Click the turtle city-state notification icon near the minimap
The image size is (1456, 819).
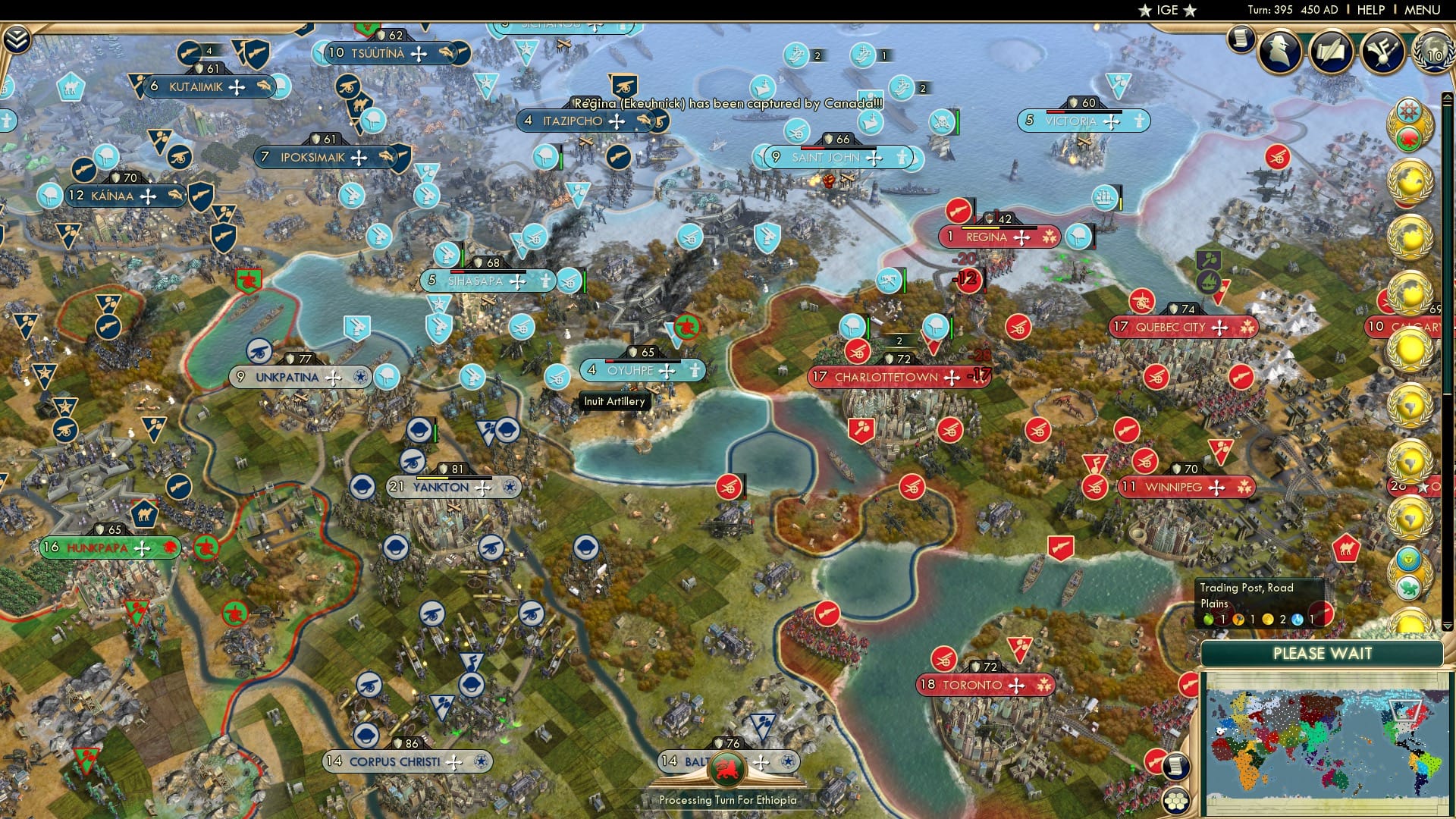point(1408,588)
